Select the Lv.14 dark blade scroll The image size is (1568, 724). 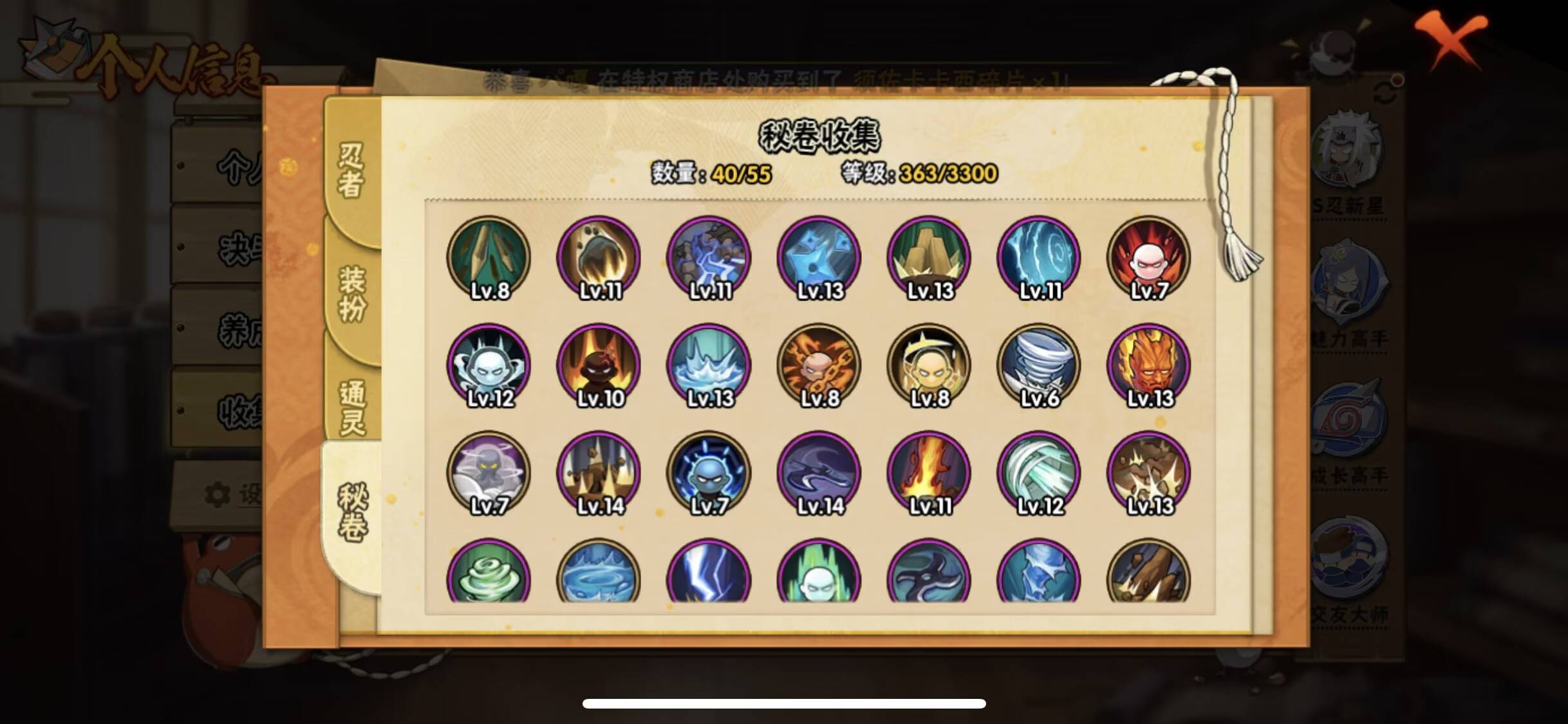pos(818,472)
